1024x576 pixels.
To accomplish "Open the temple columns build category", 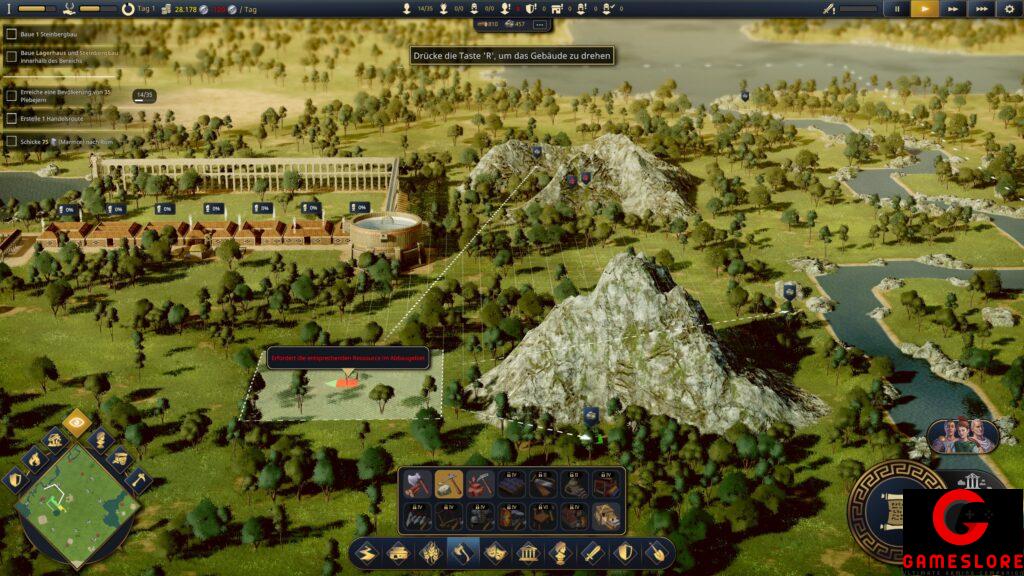I will [527, 553].
